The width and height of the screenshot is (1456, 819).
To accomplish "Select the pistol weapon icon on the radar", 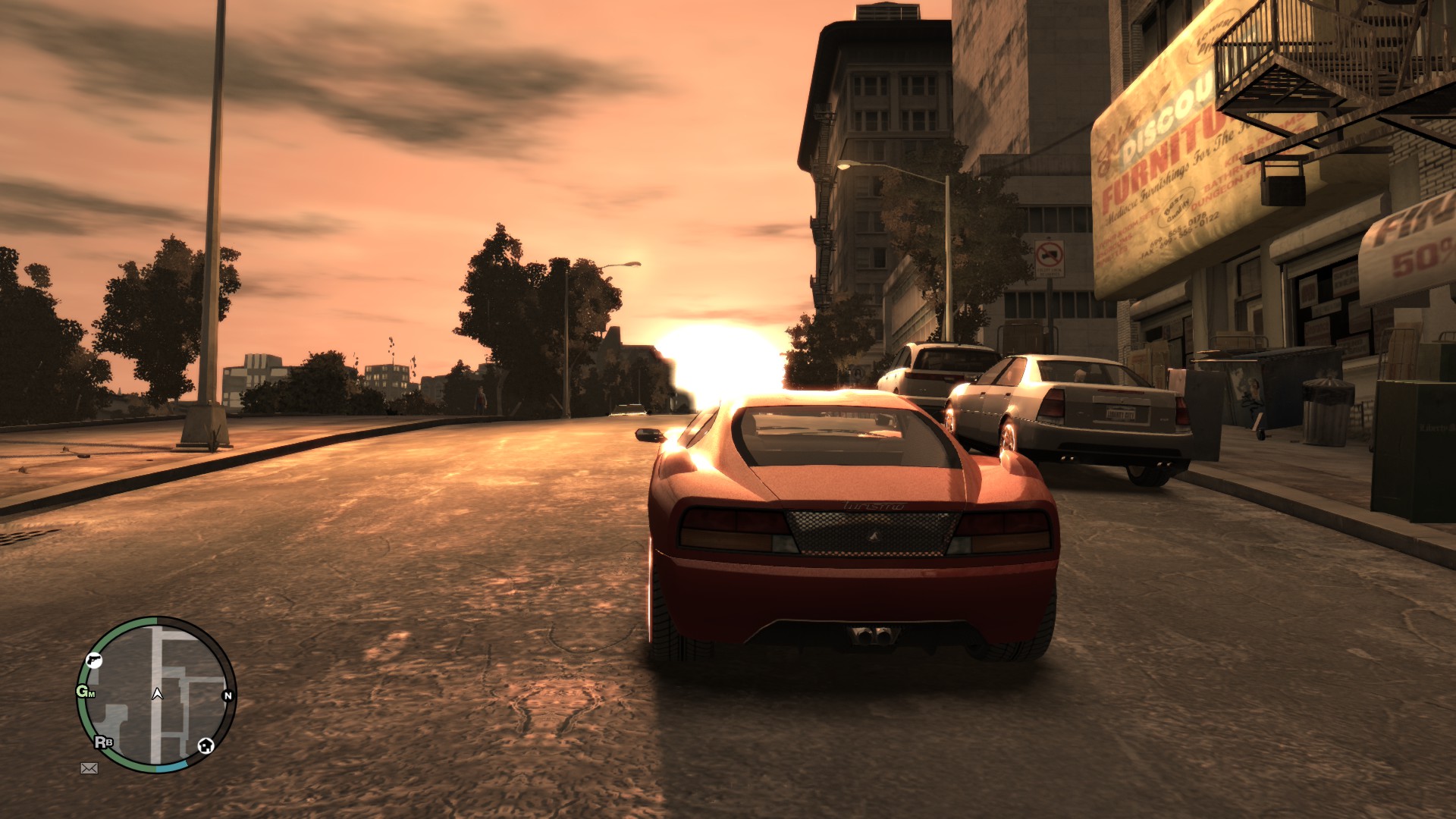I will coord(95,661).
